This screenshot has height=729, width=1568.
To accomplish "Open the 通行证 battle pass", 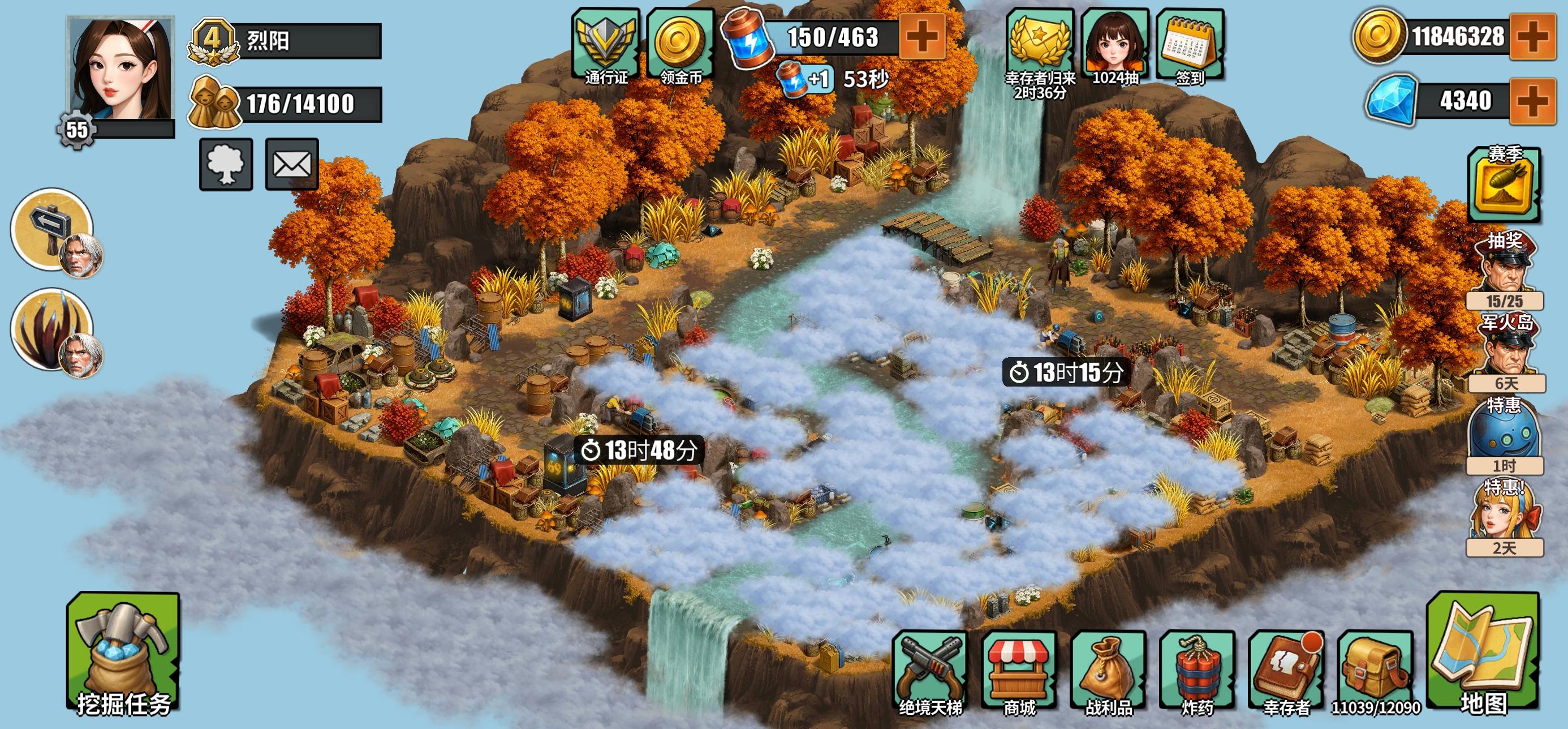I will click(x=606, y=45).
